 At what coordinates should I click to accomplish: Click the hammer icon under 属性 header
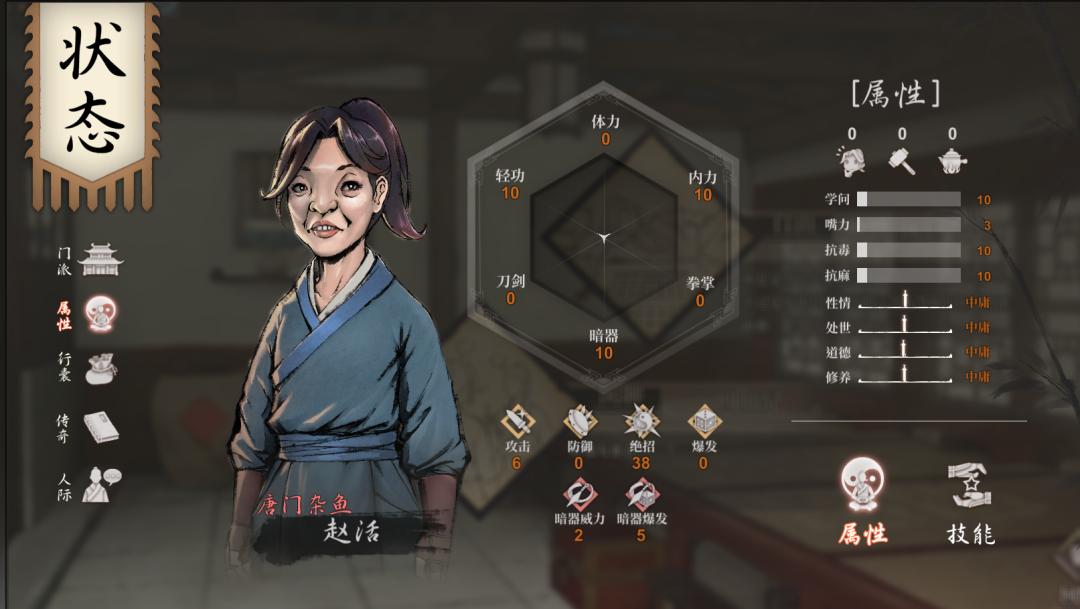point(902,159)
